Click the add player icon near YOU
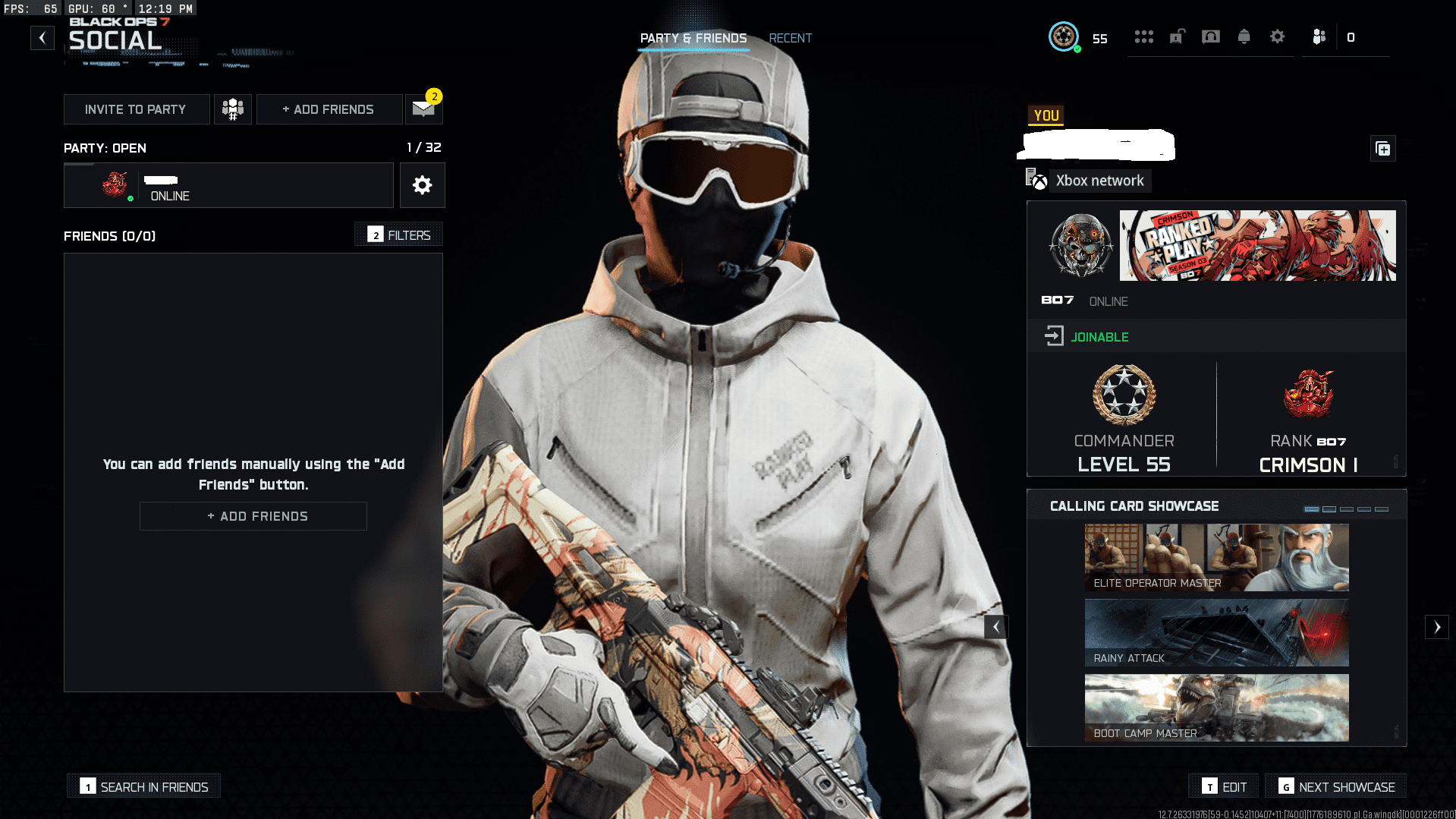This screenshot has width=1456, height=819. (x=1382, y=149)
